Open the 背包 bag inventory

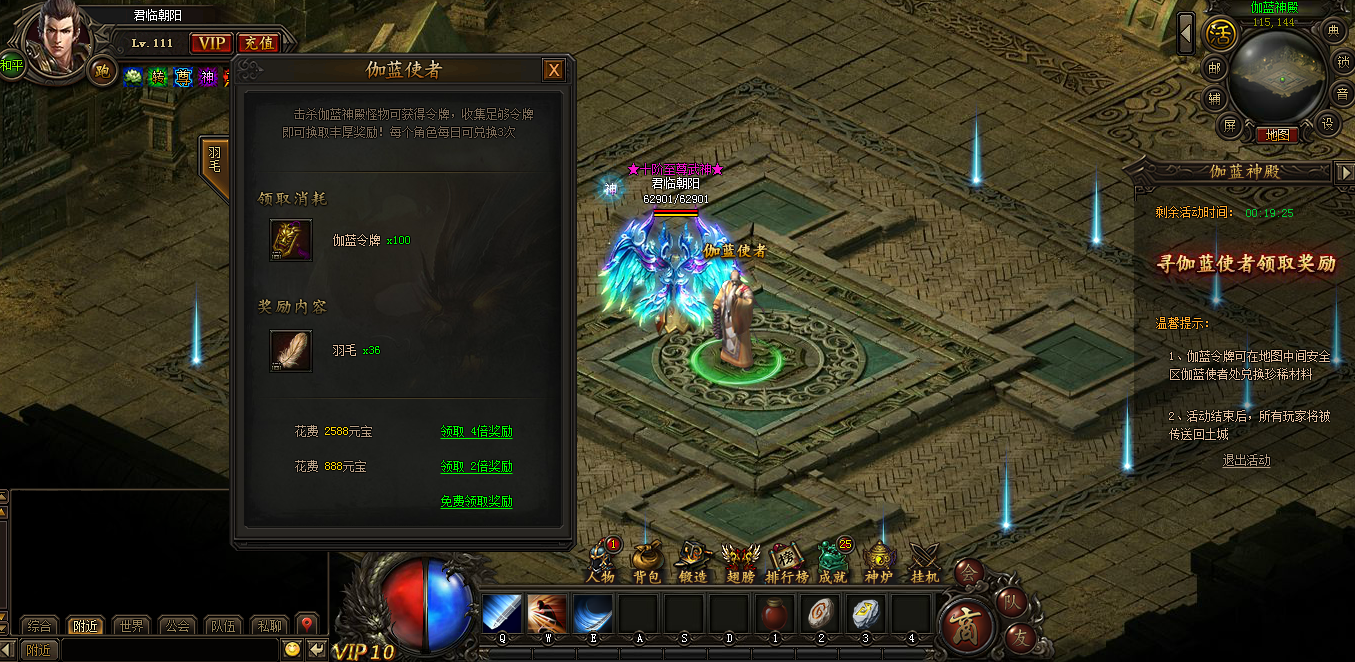(647, 560)
